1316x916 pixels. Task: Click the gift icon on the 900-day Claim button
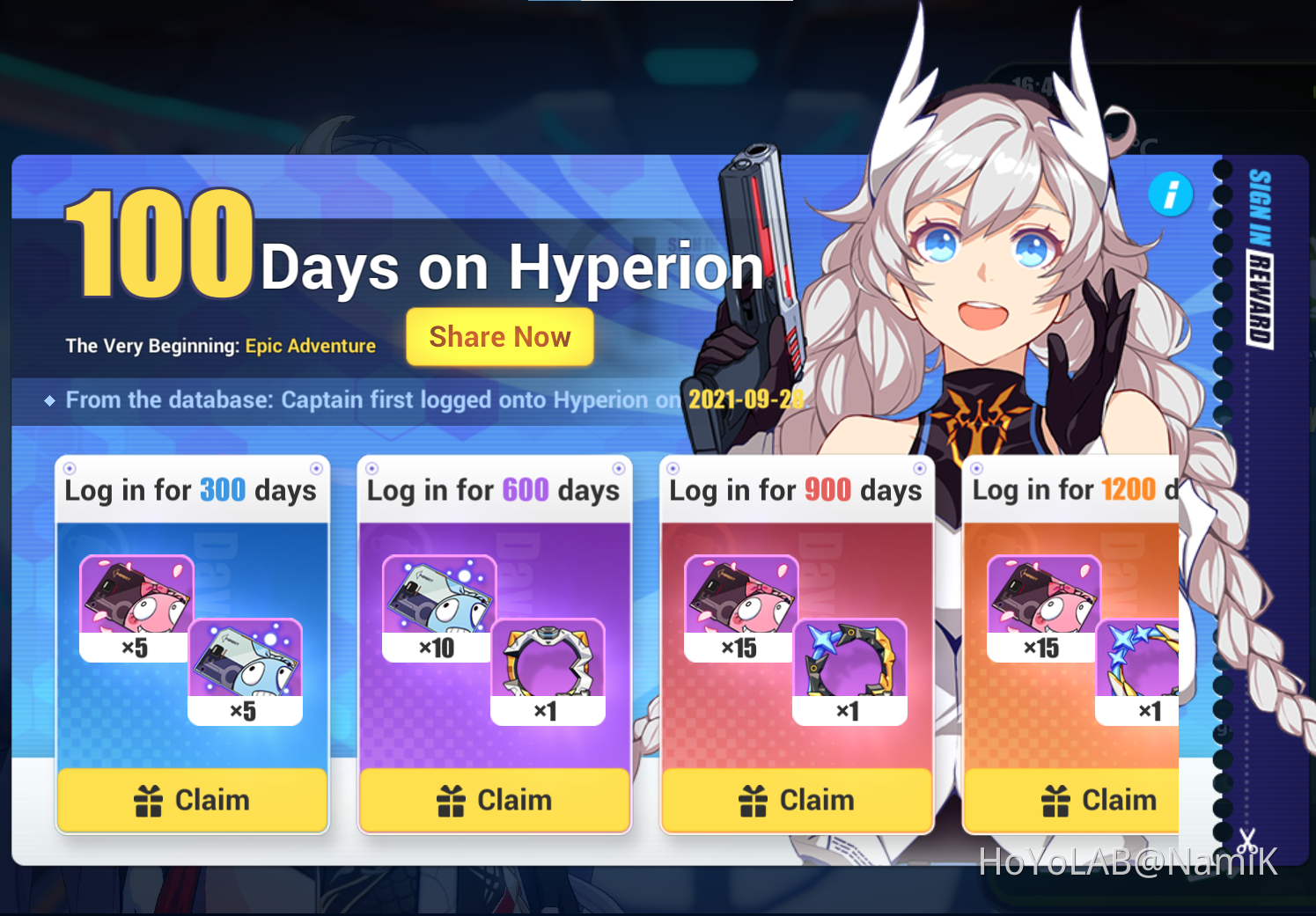pyautogui.click(x=754, y=799)
